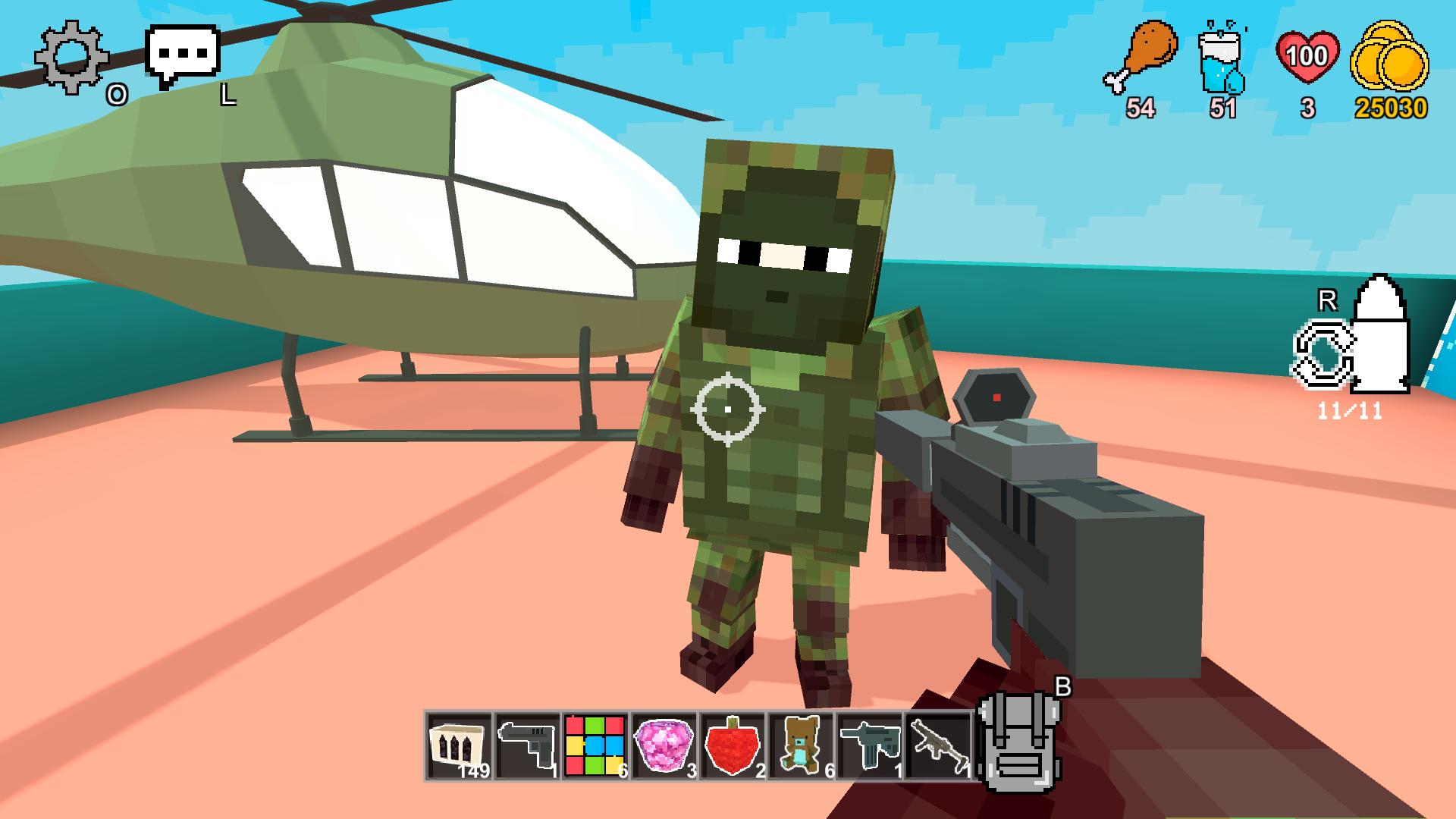The height and width of the screenshot is (819, 1456).
Task: Click the gold coins balance icon
Action: click(x=1392, y=57)
